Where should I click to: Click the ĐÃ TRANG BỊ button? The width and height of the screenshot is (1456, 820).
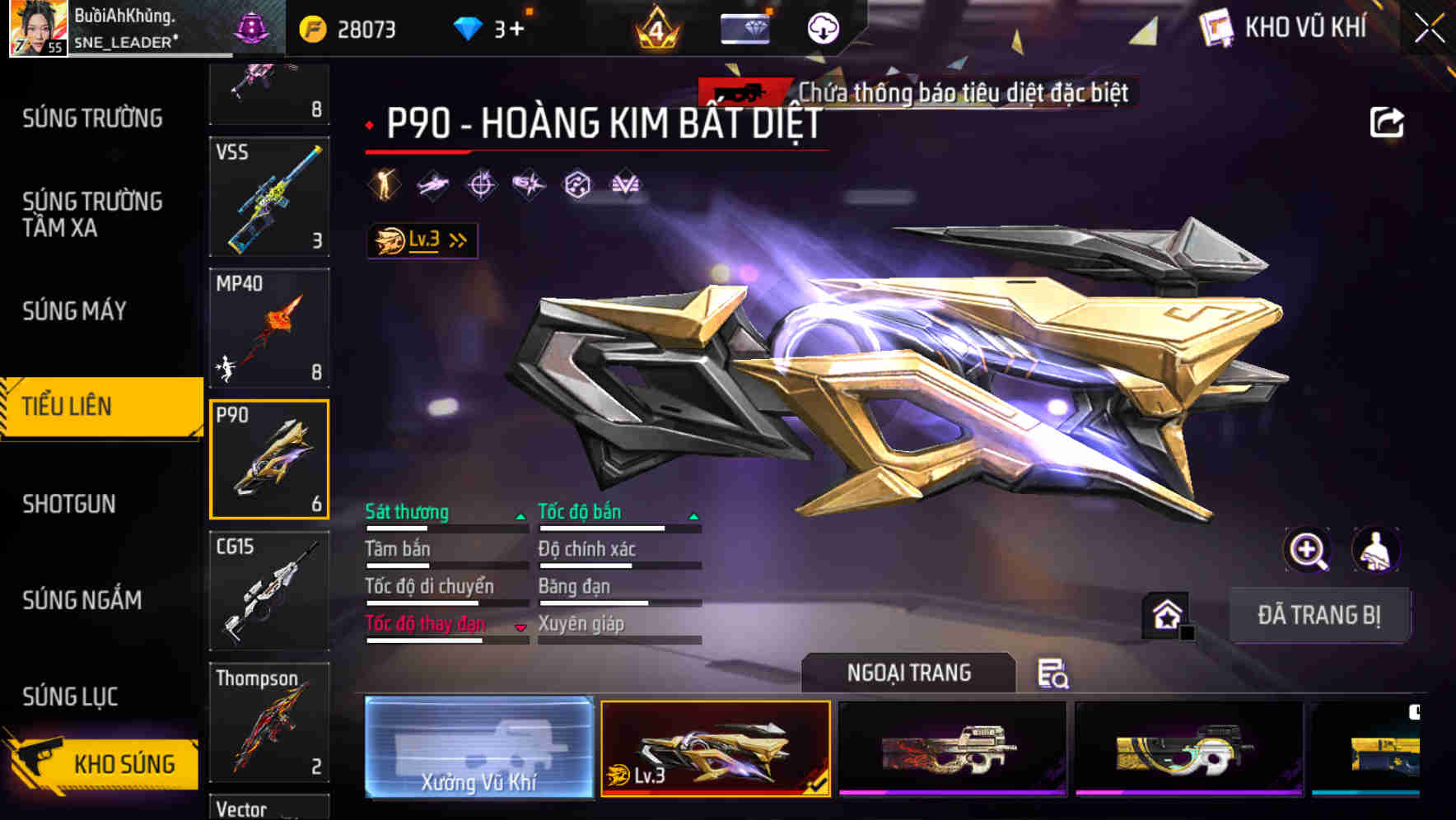point(1320,615)
